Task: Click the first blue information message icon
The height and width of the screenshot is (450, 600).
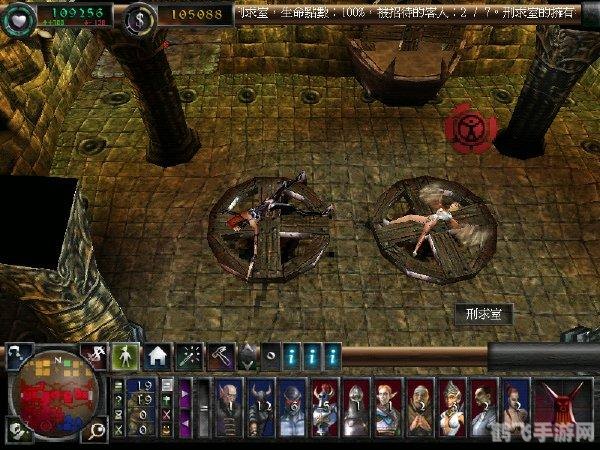Action: click(292, 354)
